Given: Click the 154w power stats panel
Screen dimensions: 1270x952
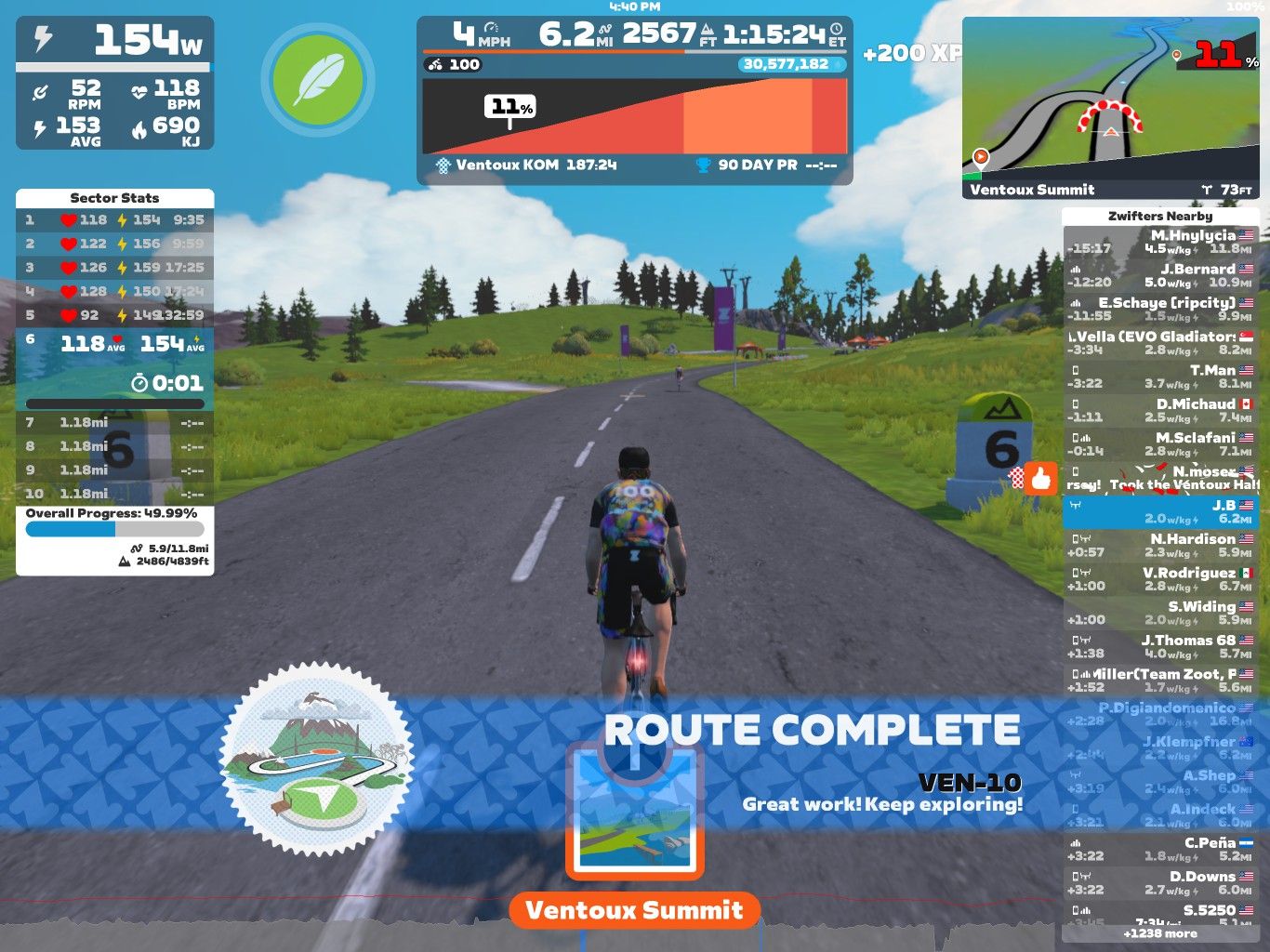Looking at the screenshot, I should click(x=115, y=83).
